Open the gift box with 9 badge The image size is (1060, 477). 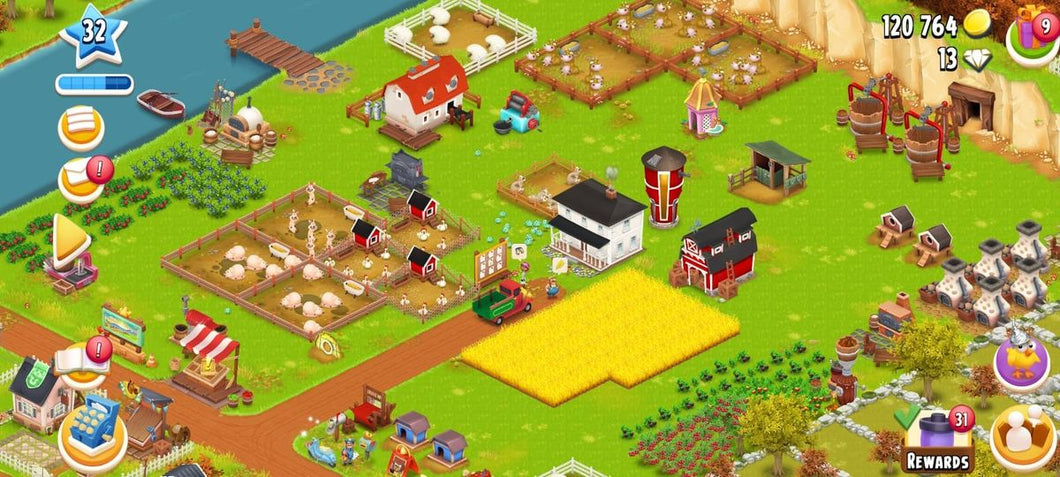coord(1031,32)
